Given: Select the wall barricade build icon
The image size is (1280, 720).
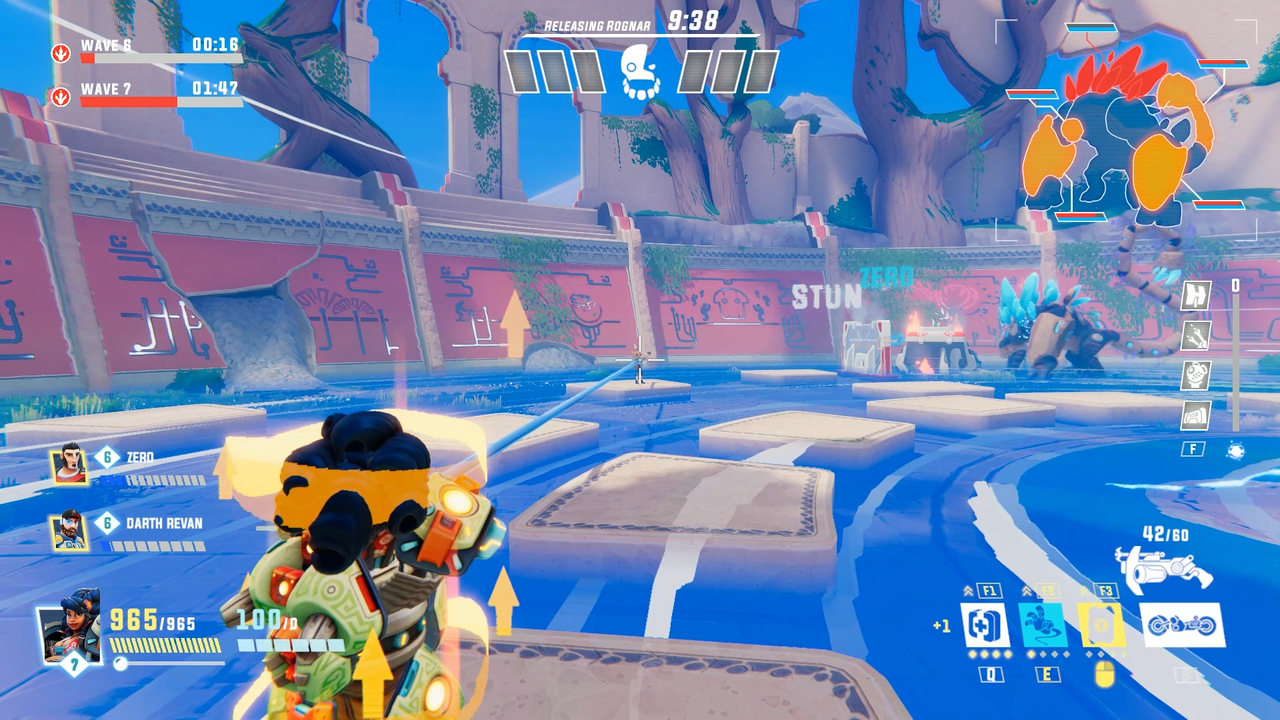Looking at the screenshot, I should coord(1196,295).
